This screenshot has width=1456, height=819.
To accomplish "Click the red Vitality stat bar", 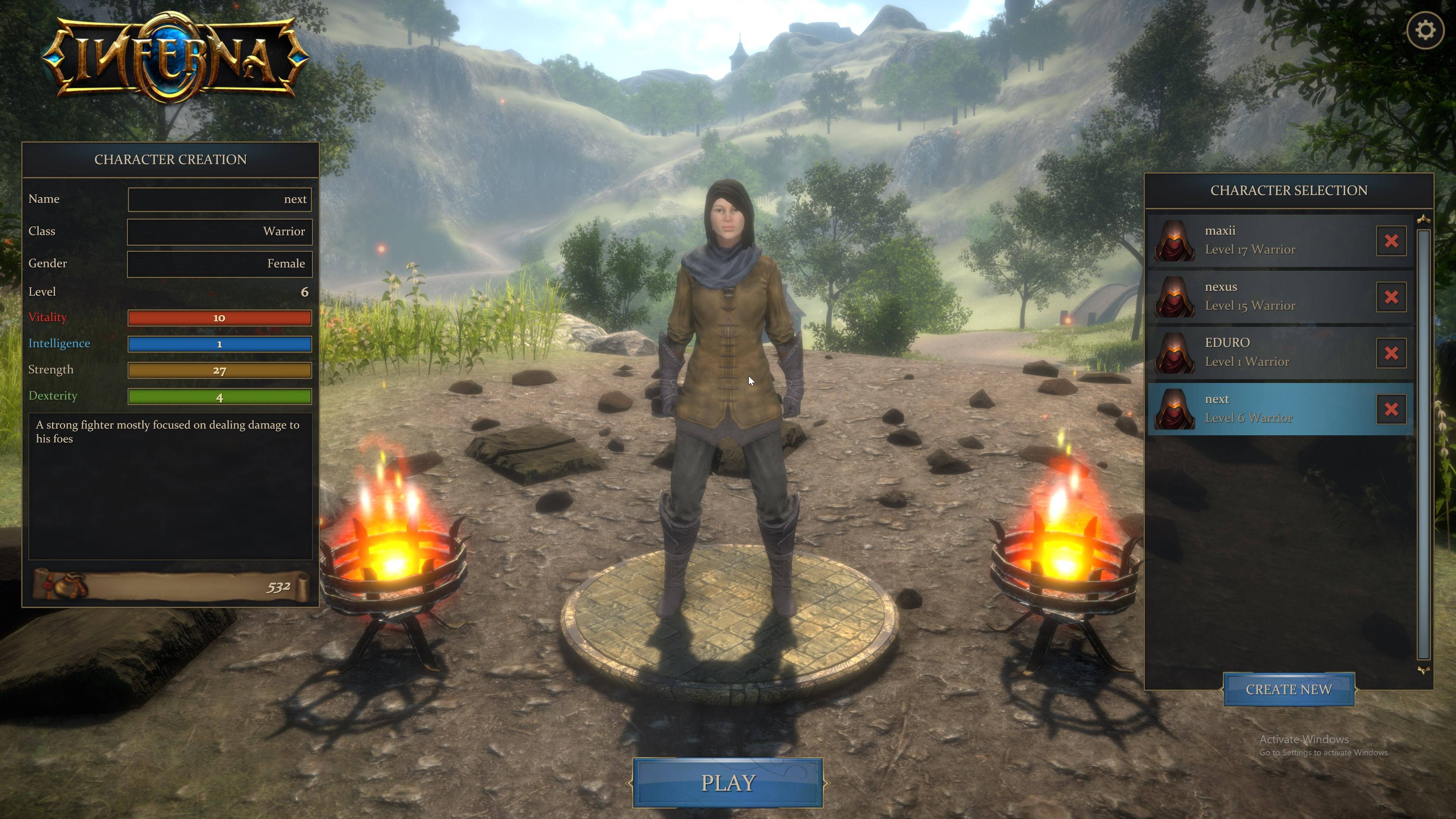I will pyautogui.click(x=219, y=318).
